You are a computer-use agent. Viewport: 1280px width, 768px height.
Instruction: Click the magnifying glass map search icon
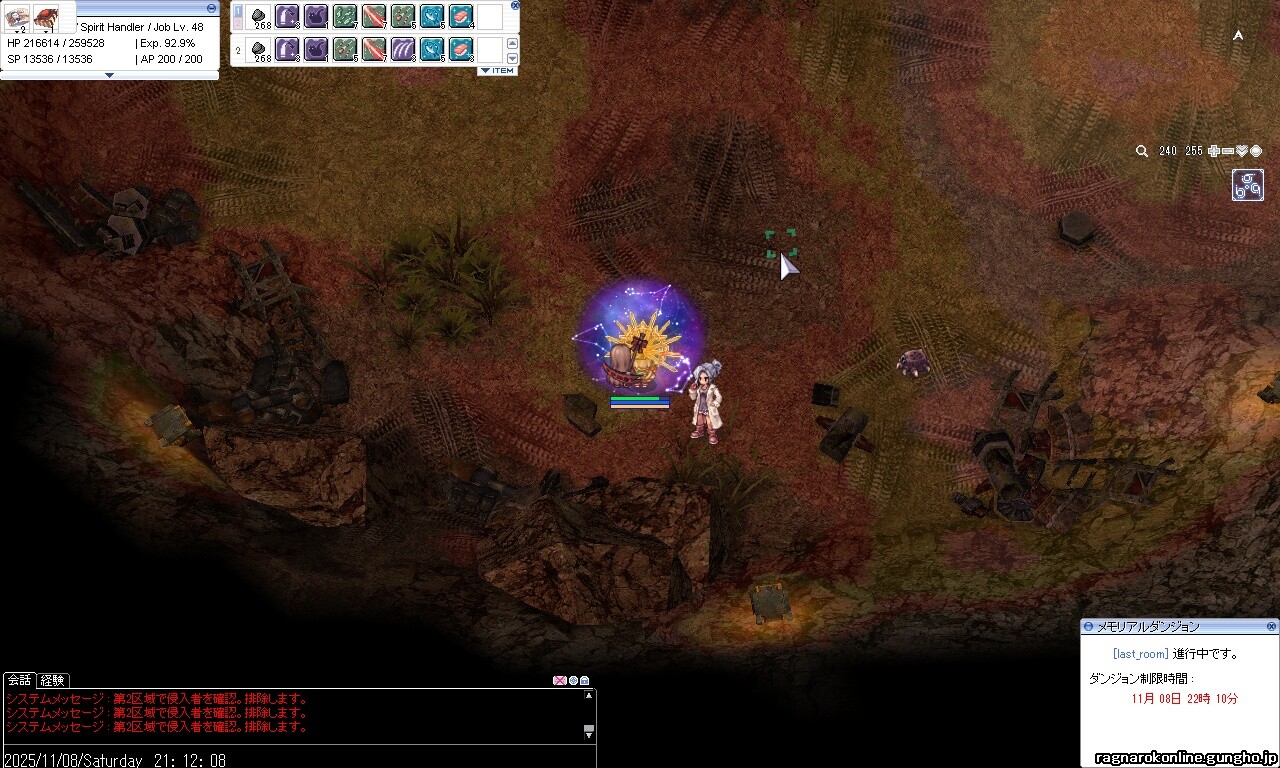point(1142,151)
